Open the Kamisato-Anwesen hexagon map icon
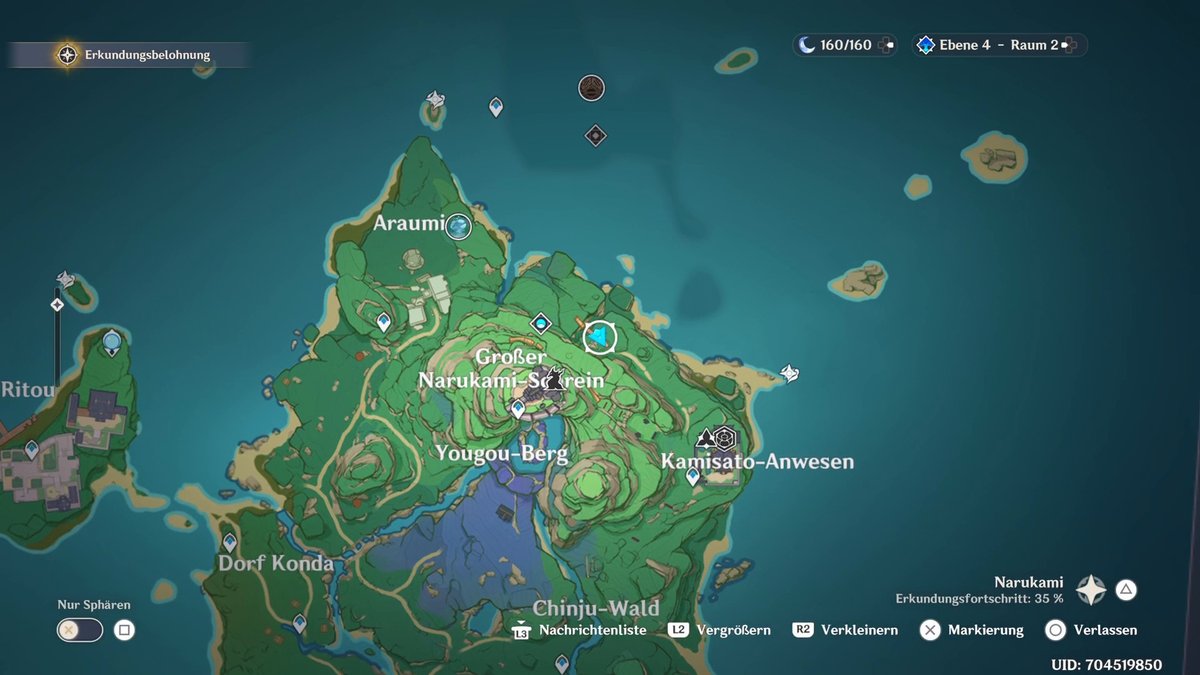Screen dimensions: 1200x675 point(725,437)
